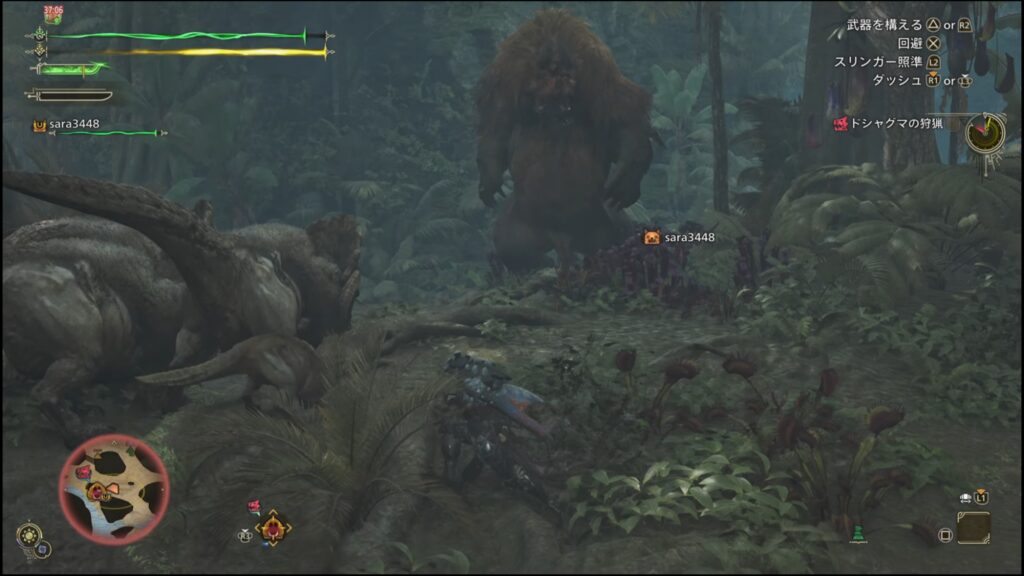This screenshot has width=1024, height=576.
Task: Check the quest timer clock dial
Action: [x=985, y=130]
